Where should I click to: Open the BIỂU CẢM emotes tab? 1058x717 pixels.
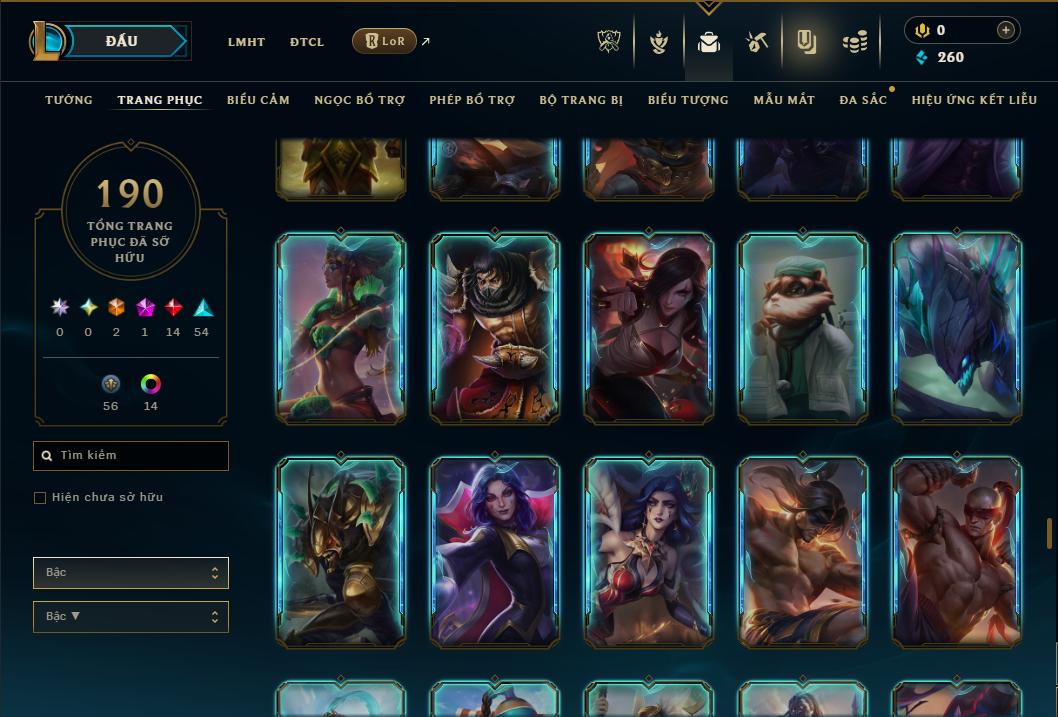point(258,100)
